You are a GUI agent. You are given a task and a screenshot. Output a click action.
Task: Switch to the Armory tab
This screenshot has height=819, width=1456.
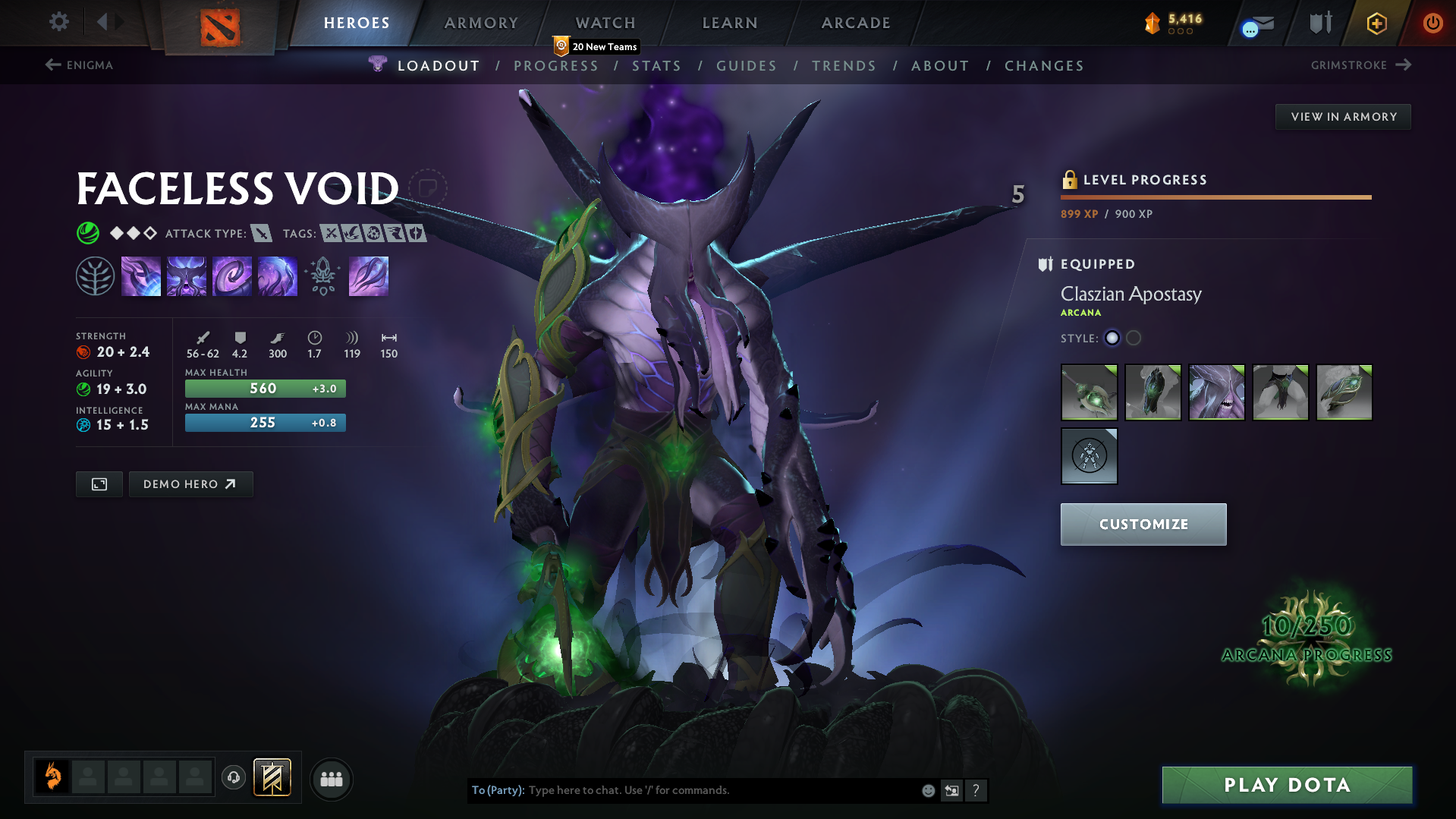coord(481,23)
